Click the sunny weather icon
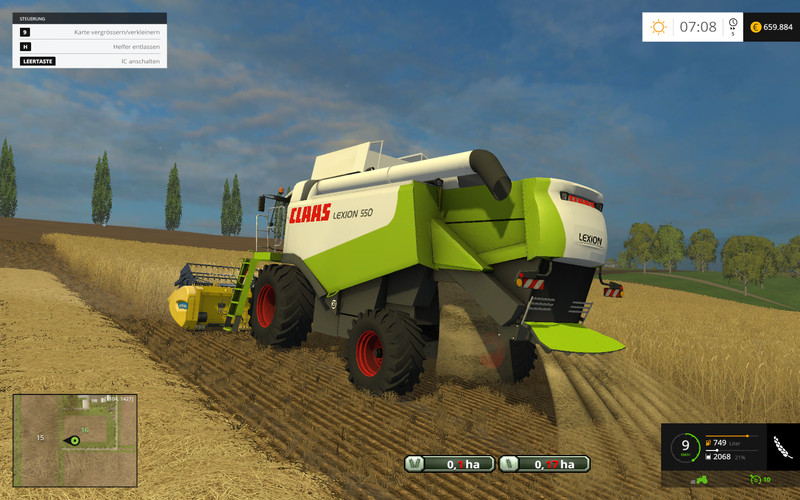Viewport: 800px width, 500px height. (x=658, y=27)
